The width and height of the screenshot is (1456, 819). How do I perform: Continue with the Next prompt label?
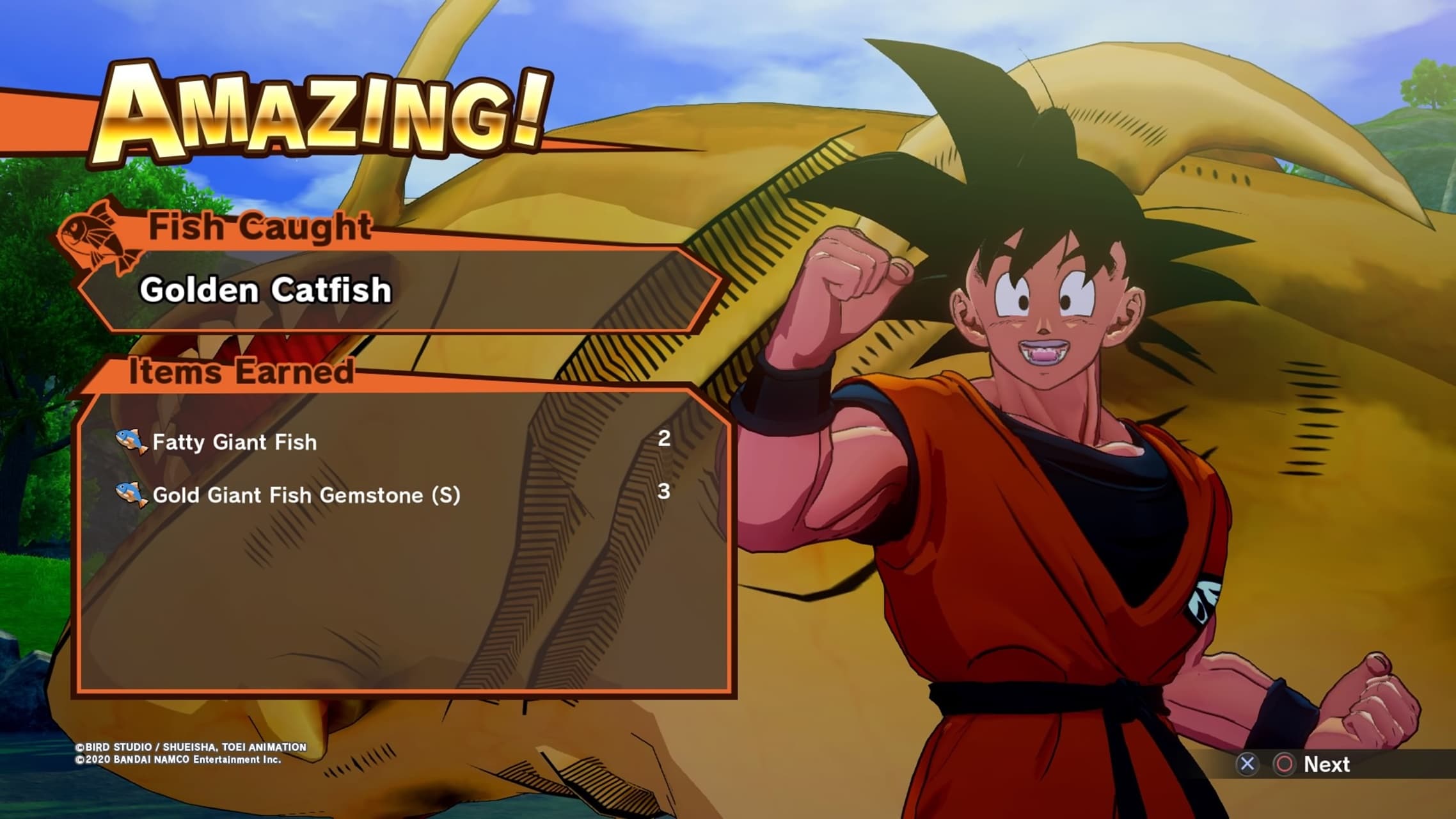coord(1326,764)
